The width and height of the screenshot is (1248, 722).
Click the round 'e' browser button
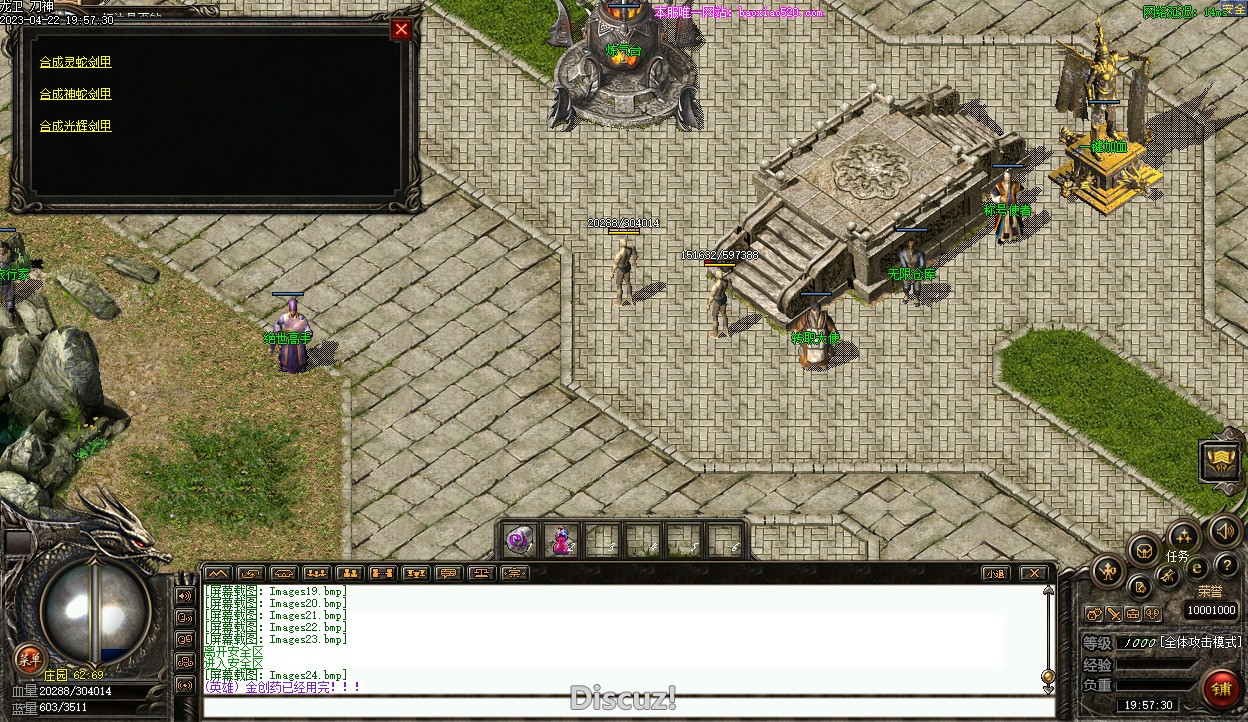pyautogui.click(x=1197, y=568)
